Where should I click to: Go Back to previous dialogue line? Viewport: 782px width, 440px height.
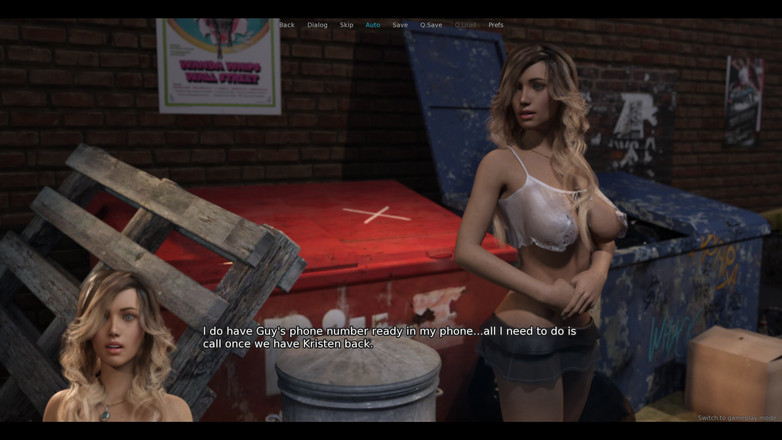click(287, 25)
